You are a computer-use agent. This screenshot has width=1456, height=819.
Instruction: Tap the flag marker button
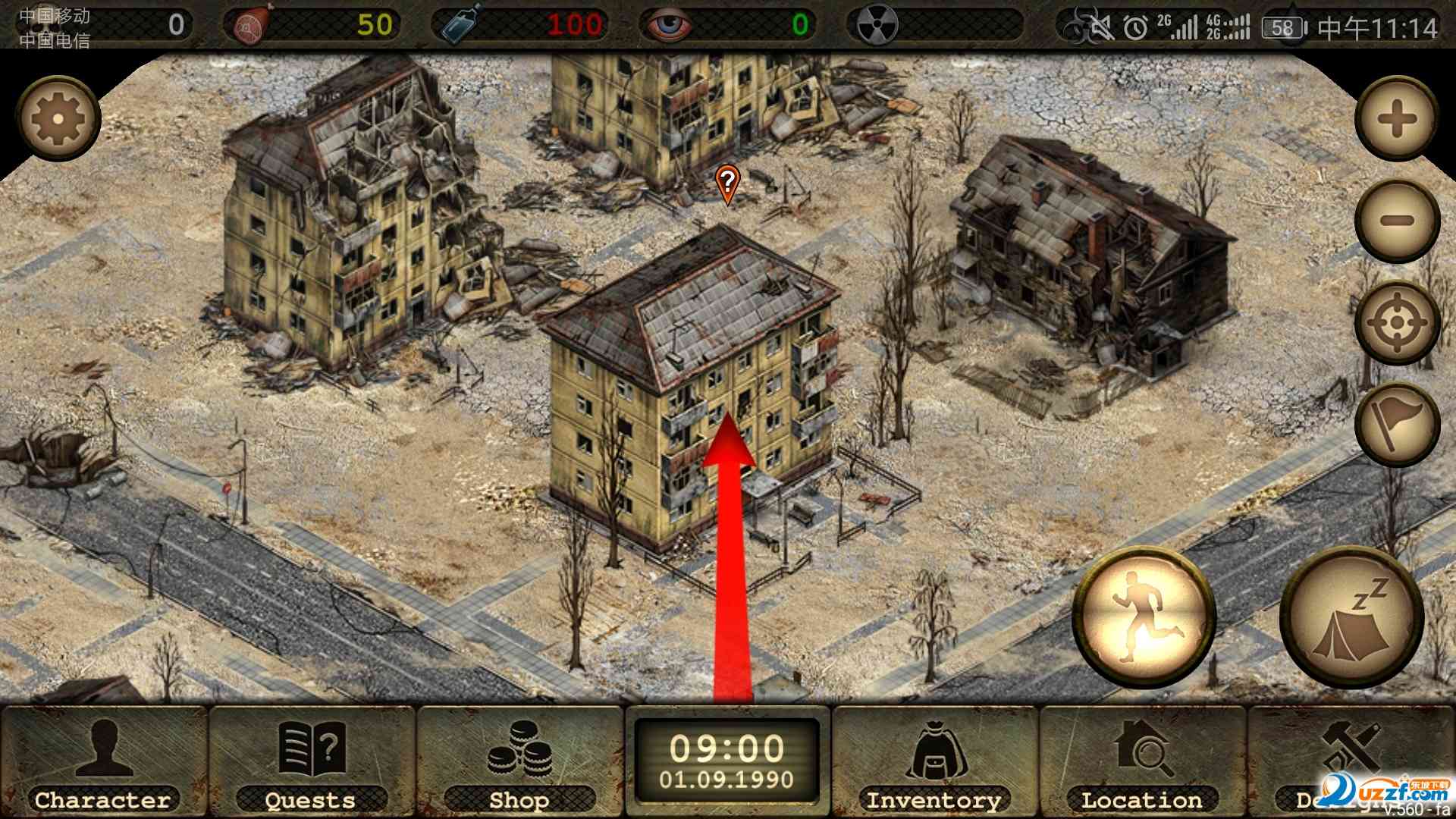(1397, 424)
